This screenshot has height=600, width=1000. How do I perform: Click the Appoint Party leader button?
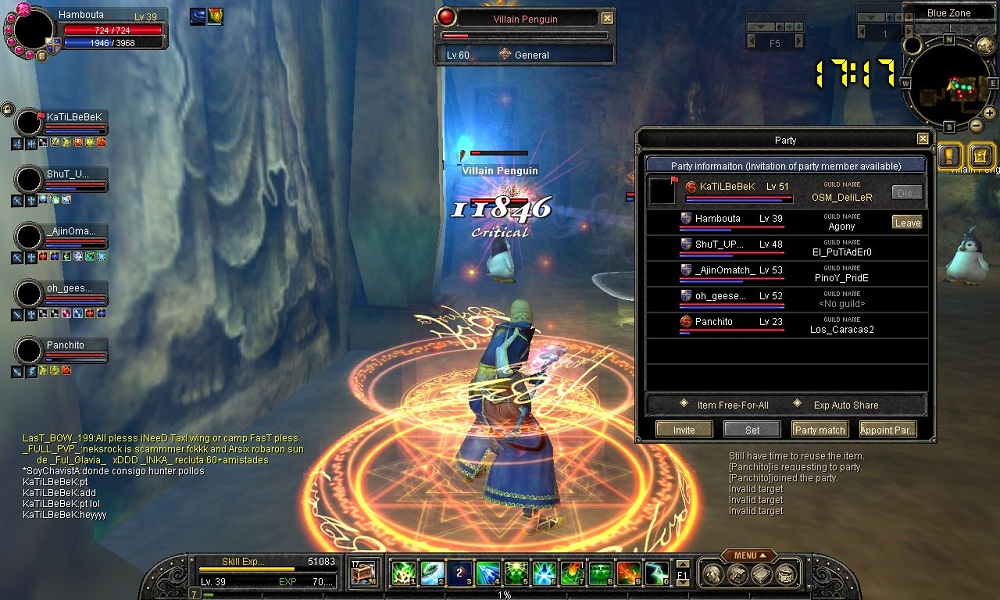(x=886, y=429)
